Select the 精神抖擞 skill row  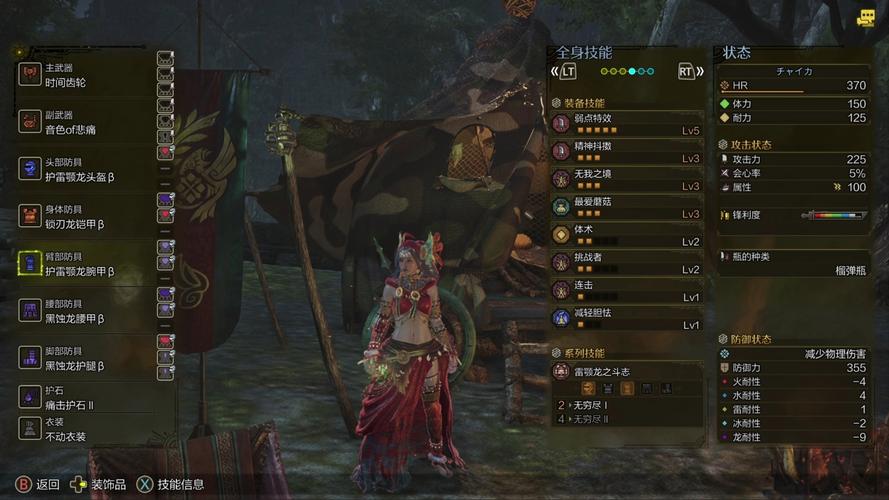[627, 152]
